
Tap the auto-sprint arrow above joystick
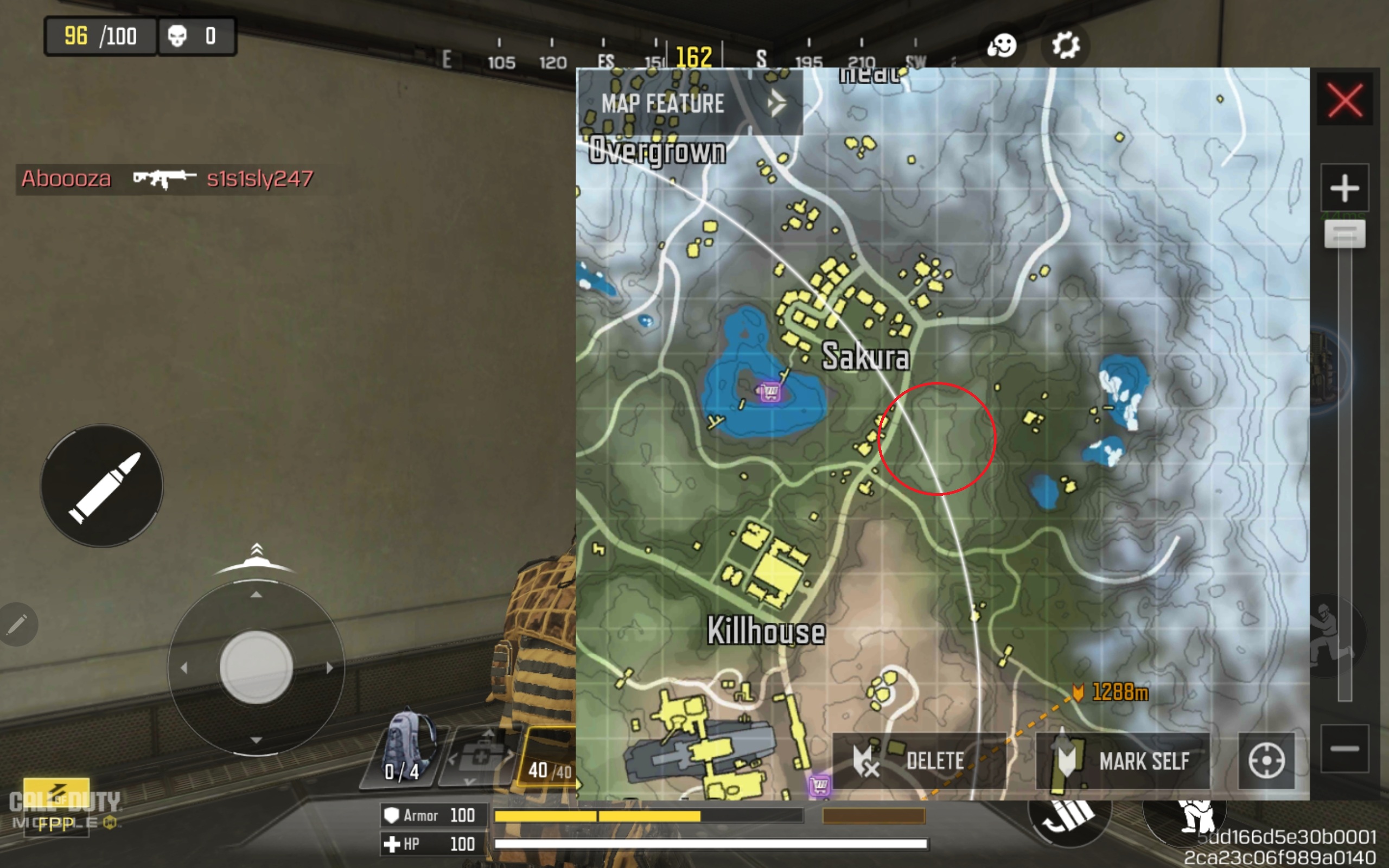point(256,554)
